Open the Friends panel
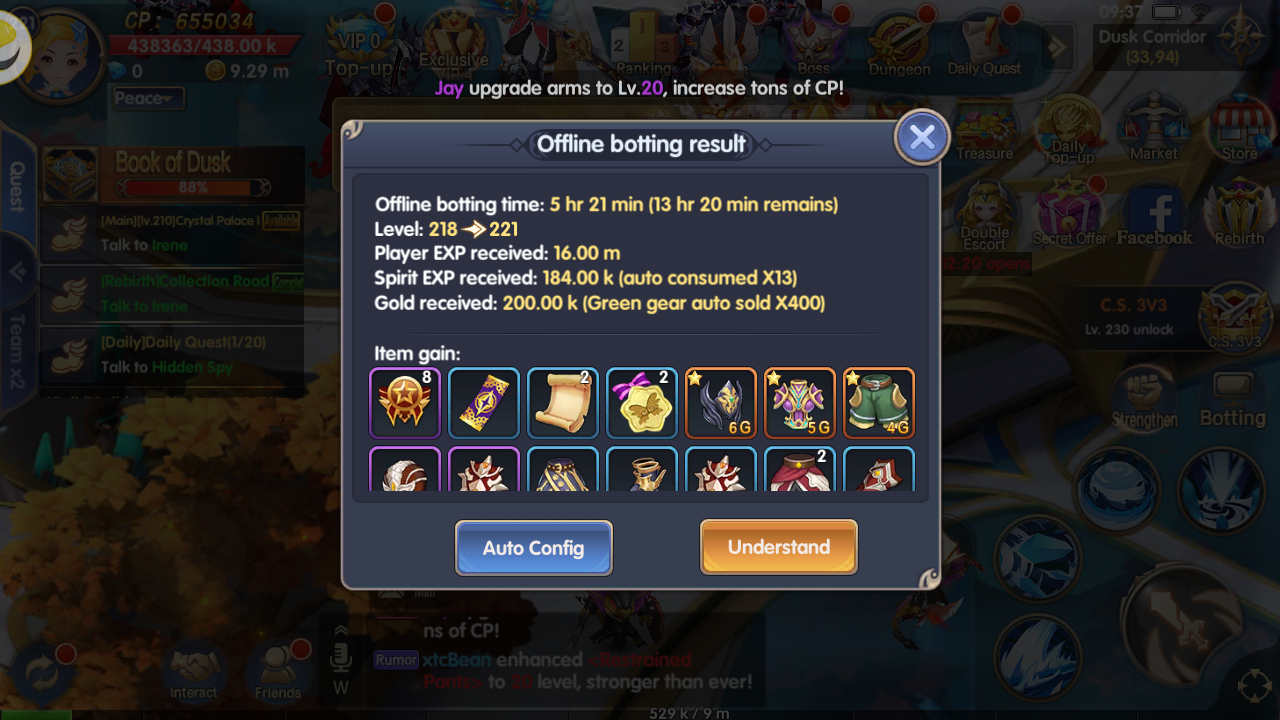The width and height of the screenshot is (1280, 720). click(x=278, y=665)
